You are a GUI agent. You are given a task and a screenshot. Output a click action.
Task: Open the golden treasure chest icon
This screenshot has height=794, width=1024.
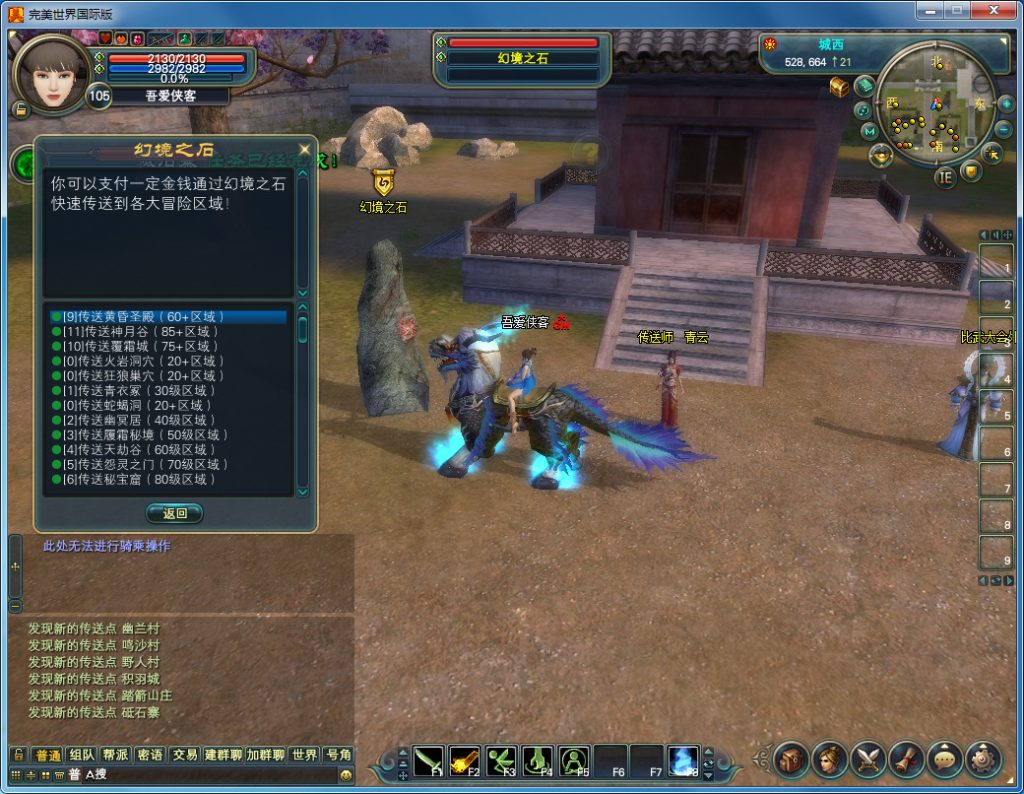839,88
